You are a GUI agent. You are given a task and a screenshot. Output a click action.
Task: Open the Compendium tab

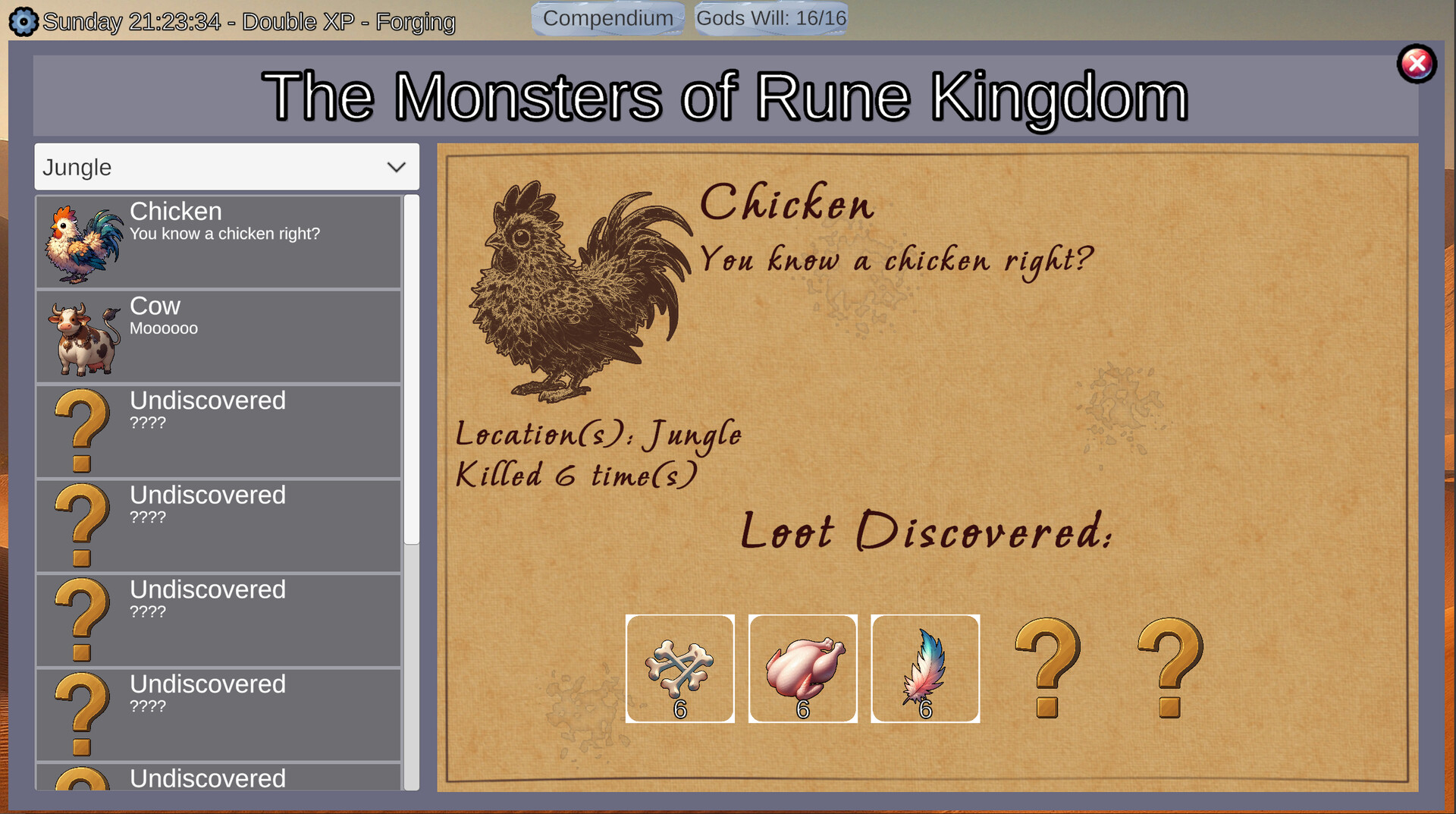(x=607, y=17)
